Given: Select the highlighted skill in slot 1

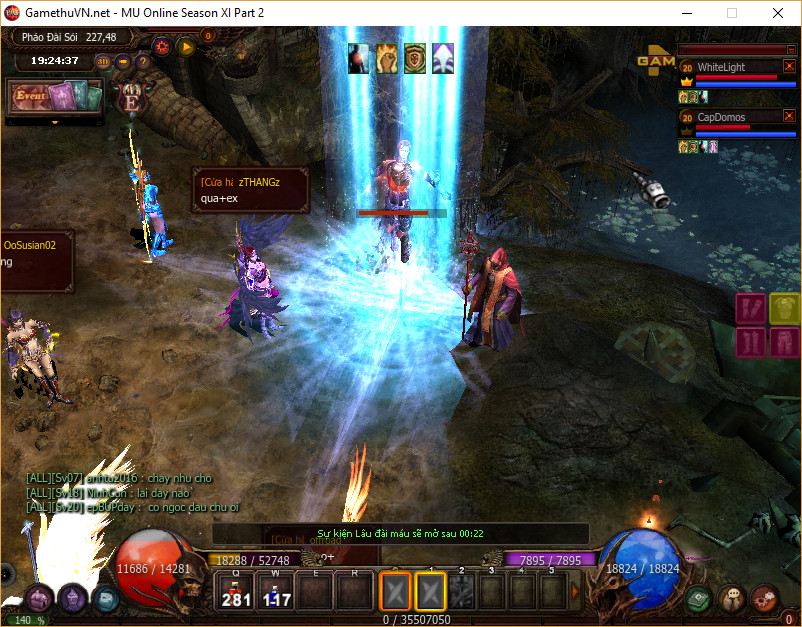Looking at the screenshot, I should (x=431, y=592).
